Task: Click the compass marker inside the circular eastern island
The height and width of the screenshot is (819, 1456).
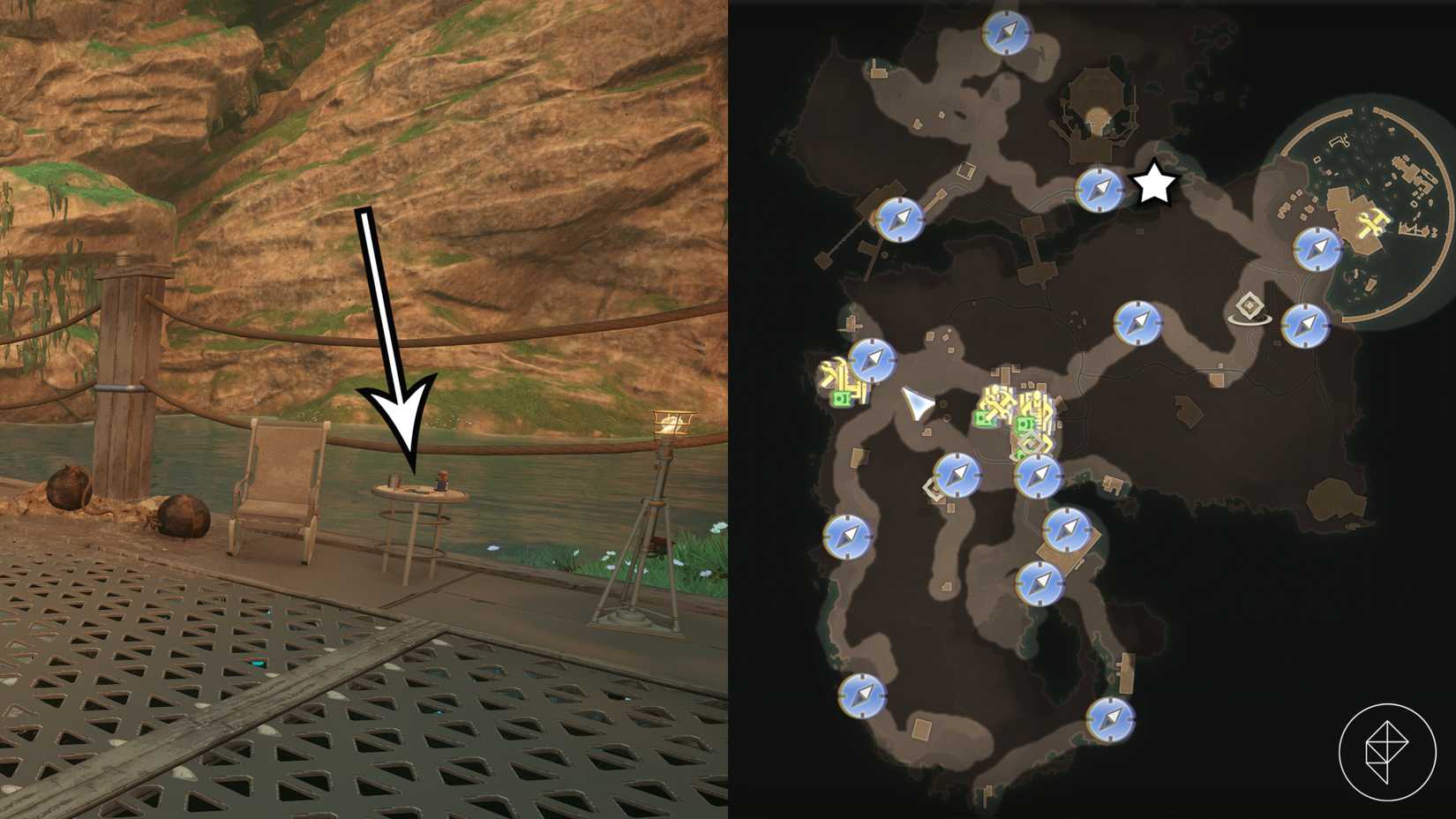Action: click(1318, 247)
